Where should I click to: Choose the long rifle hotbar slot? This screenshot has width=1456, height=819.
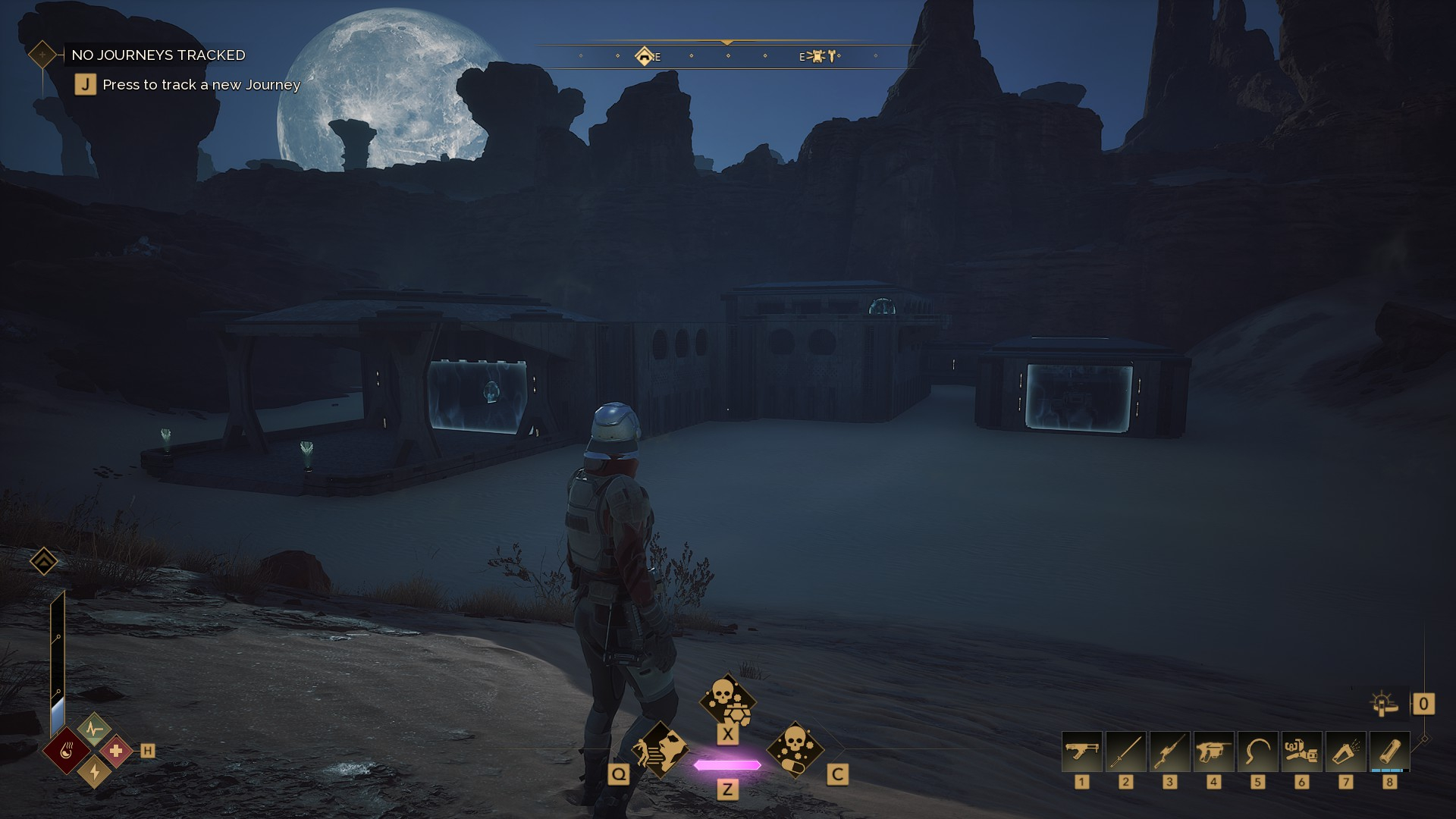[1169, 752]
